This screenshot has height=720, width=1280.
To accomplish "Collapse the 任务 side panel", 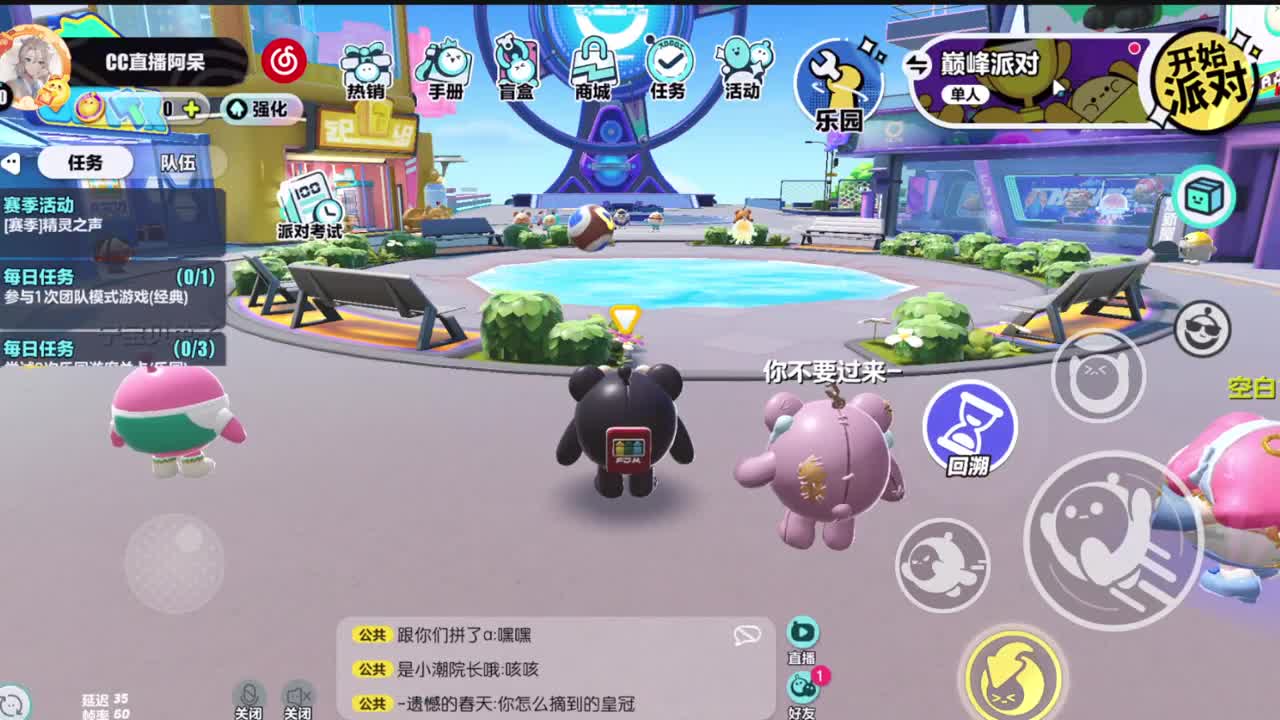I will pos(12,163).
